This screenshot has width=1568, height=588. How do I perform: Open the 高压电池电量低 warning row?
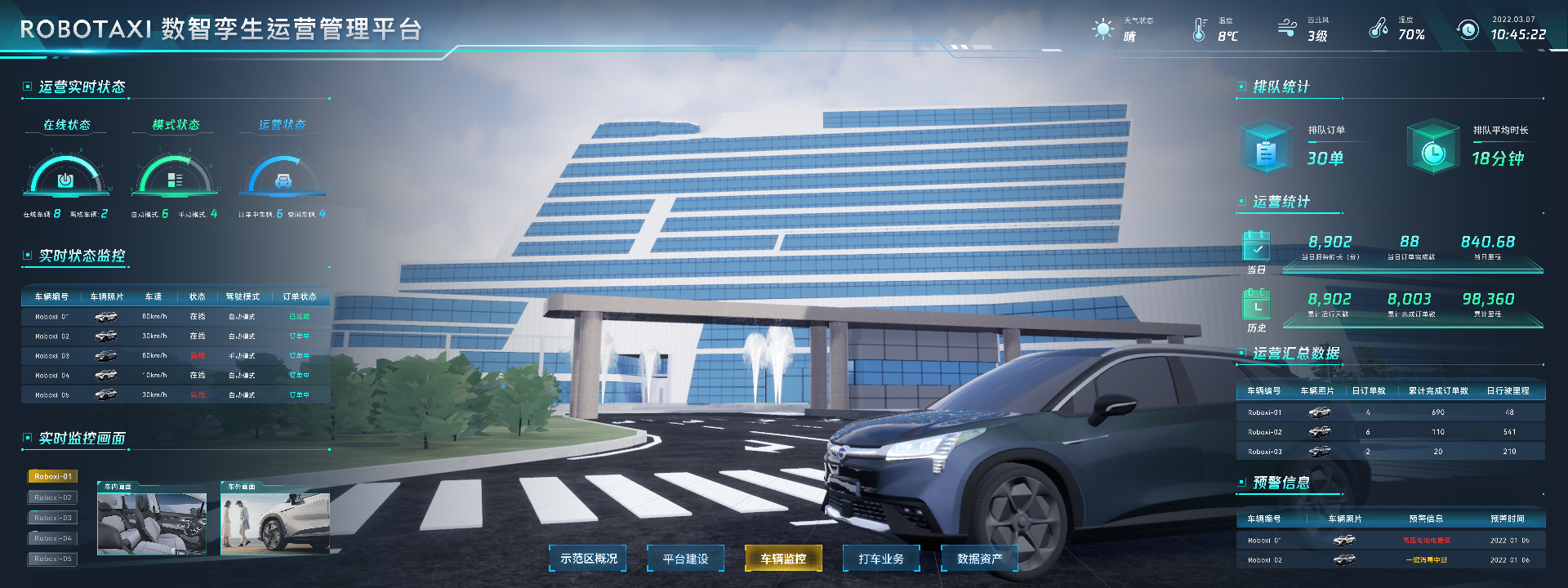point(1390,540)
